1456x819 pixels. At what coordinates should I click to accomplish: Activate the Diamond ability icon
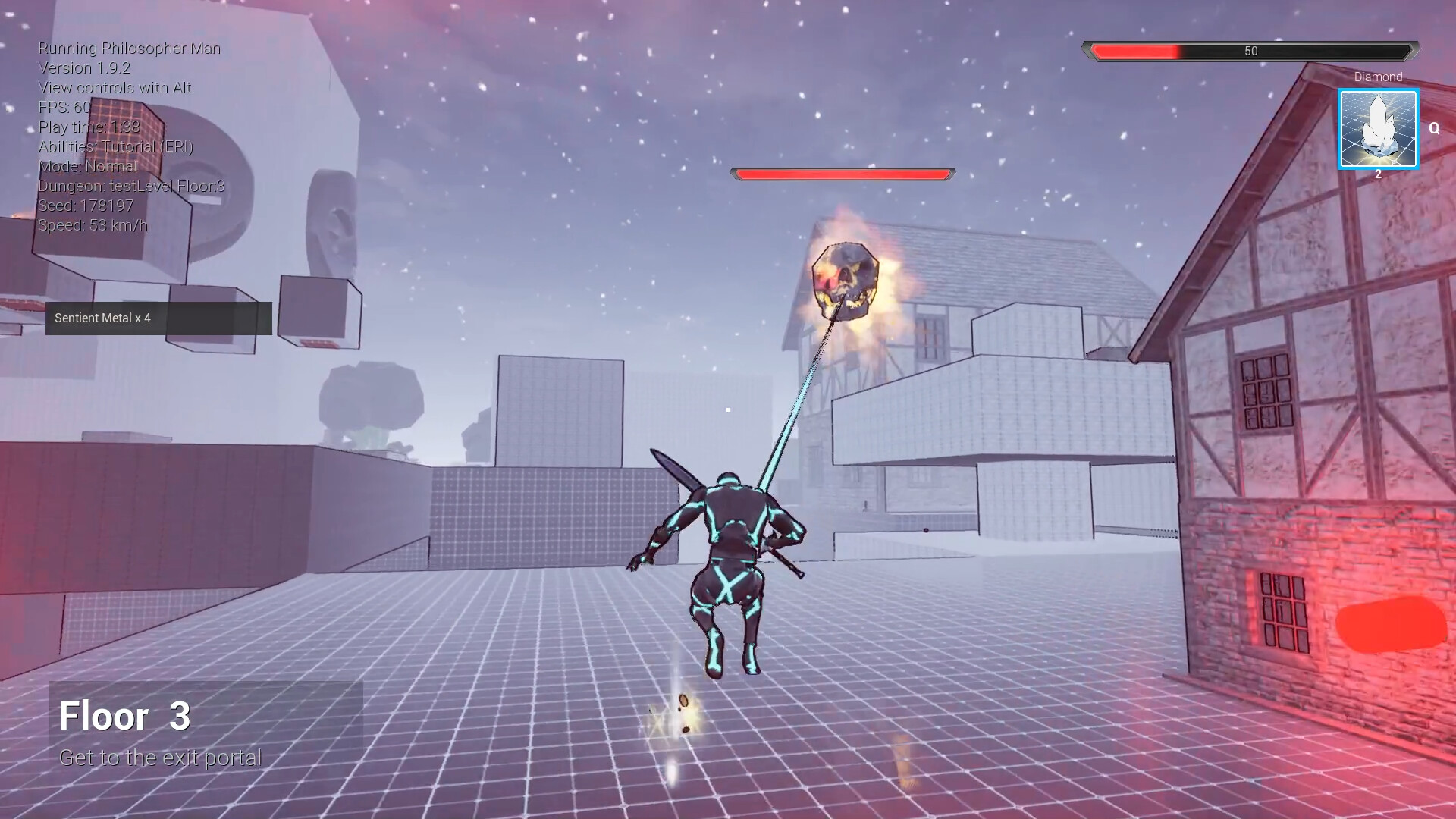[x=1378, y=129]
